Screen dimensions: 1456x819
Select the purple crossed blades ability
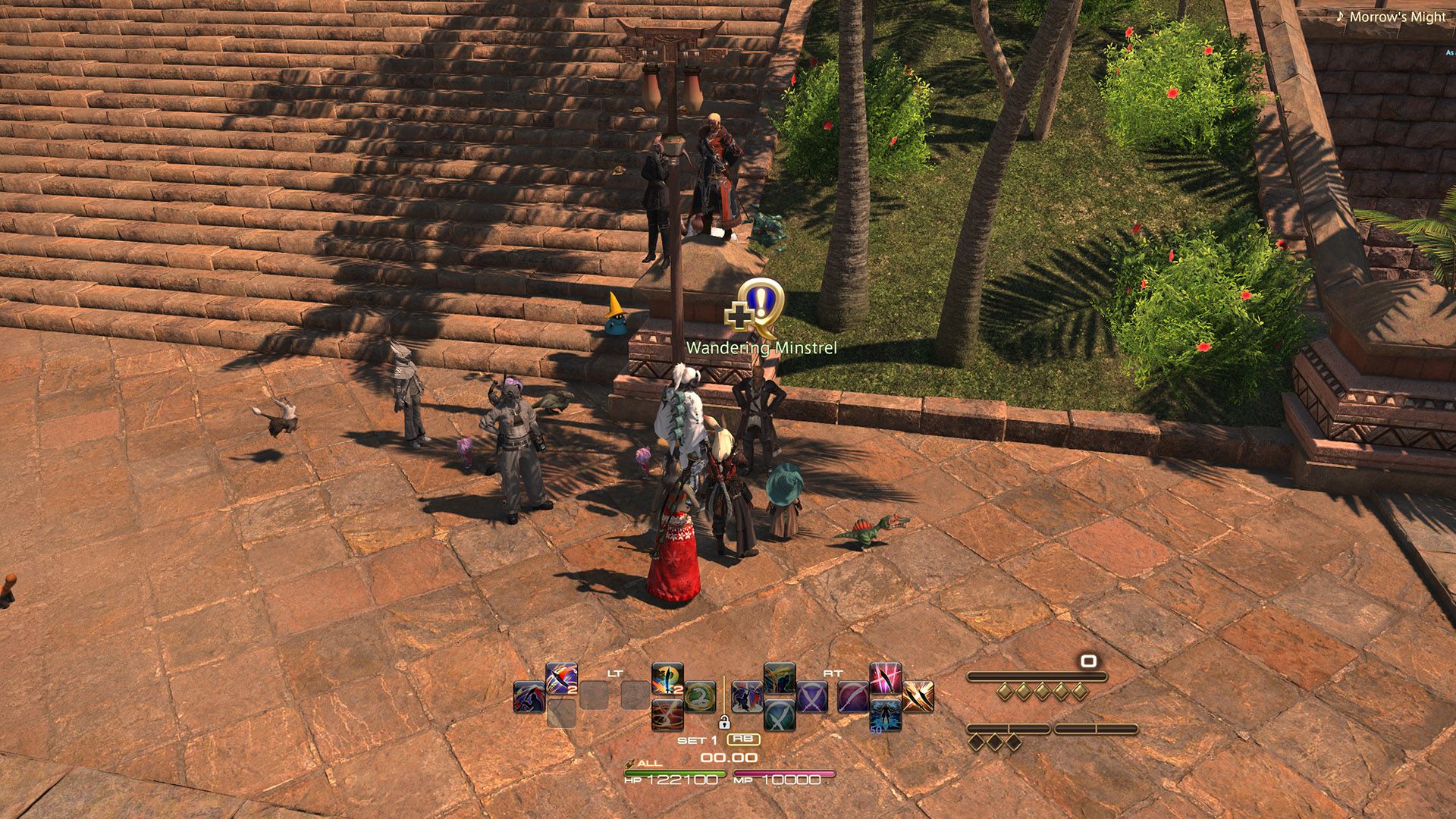(812, 697)
